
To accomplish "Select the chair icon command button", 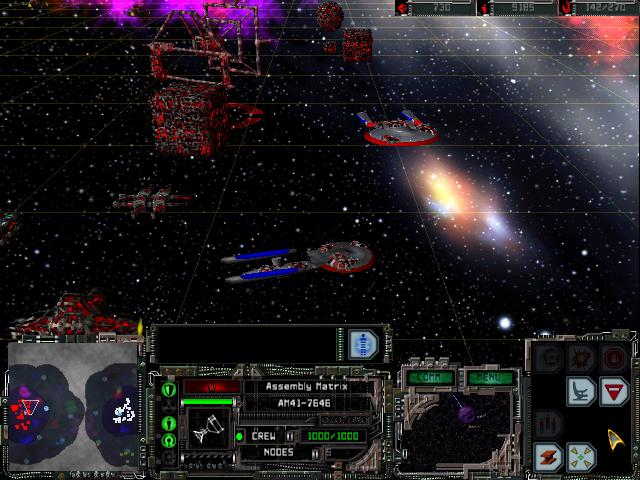I will tap(582, 391).
